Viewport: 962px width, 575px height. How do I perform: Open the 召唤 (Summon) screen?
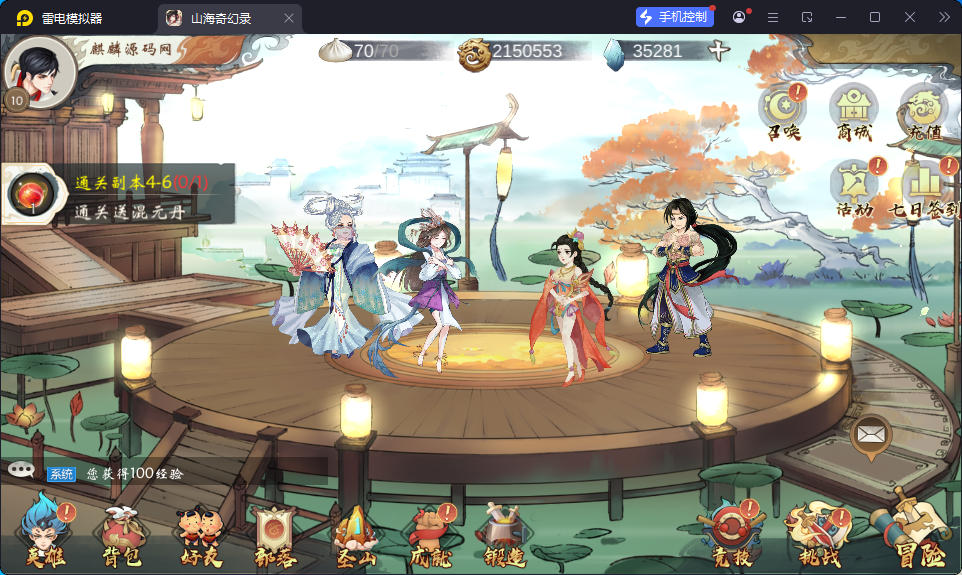pyautogui.click(x=782, y=108)
